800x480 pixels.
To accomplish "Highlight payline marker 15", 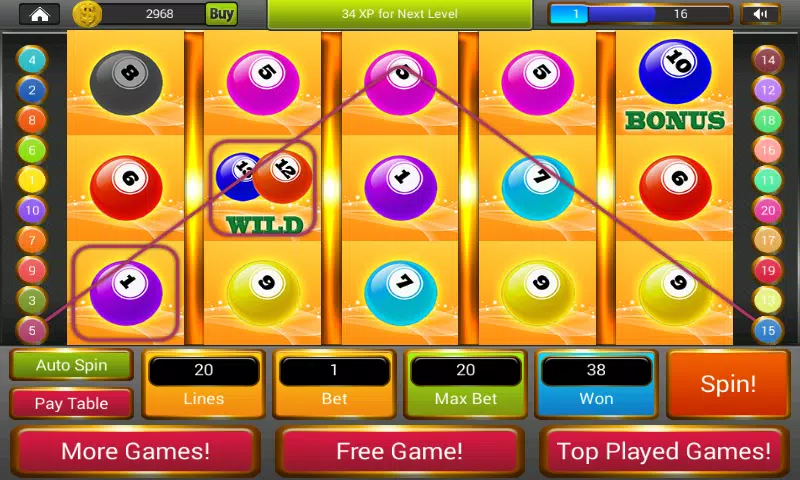I will click(x=767, y=329).
